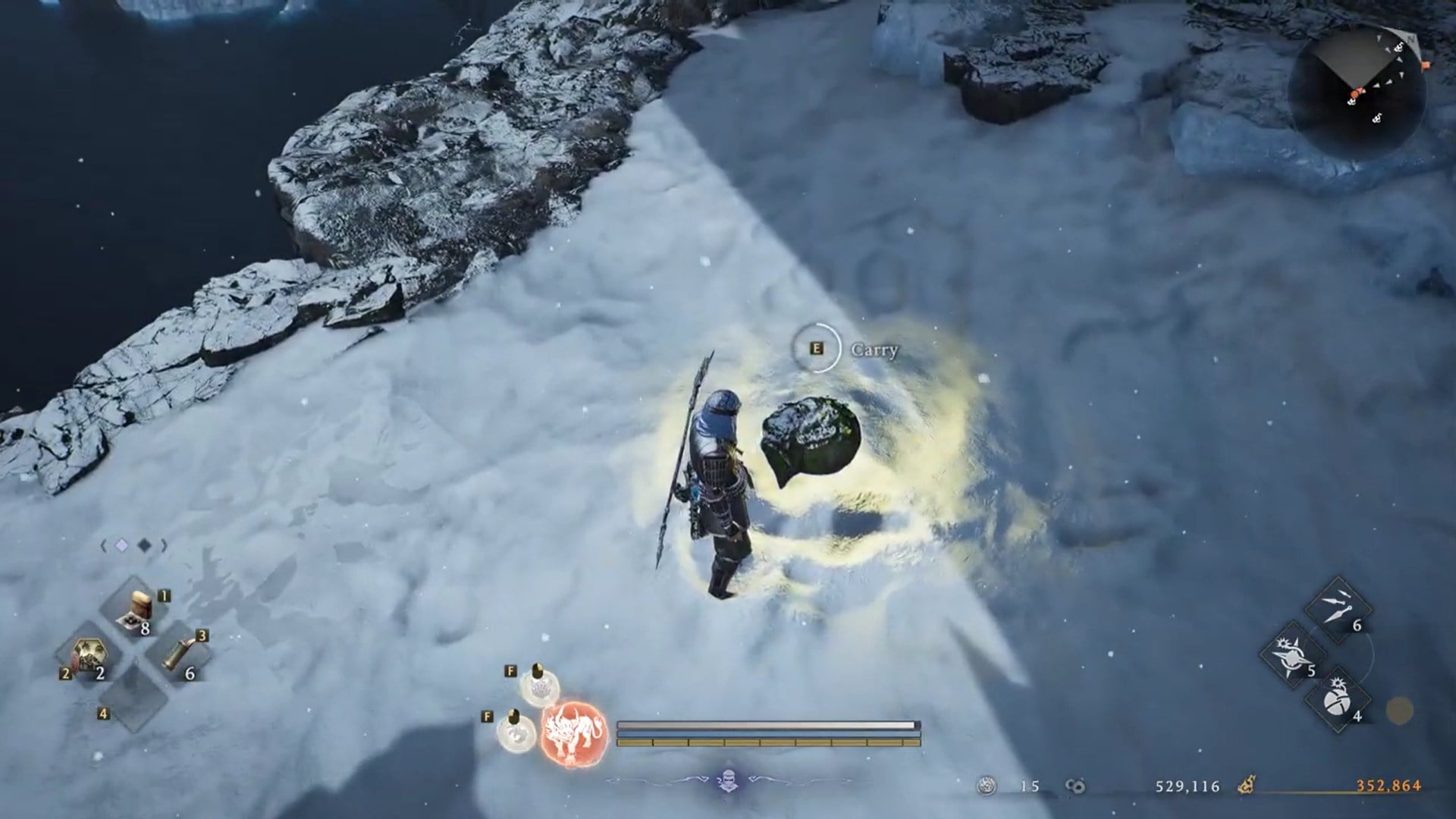
Task: Click the N compass marker on the minimap
Action: tap(1410, 39)
